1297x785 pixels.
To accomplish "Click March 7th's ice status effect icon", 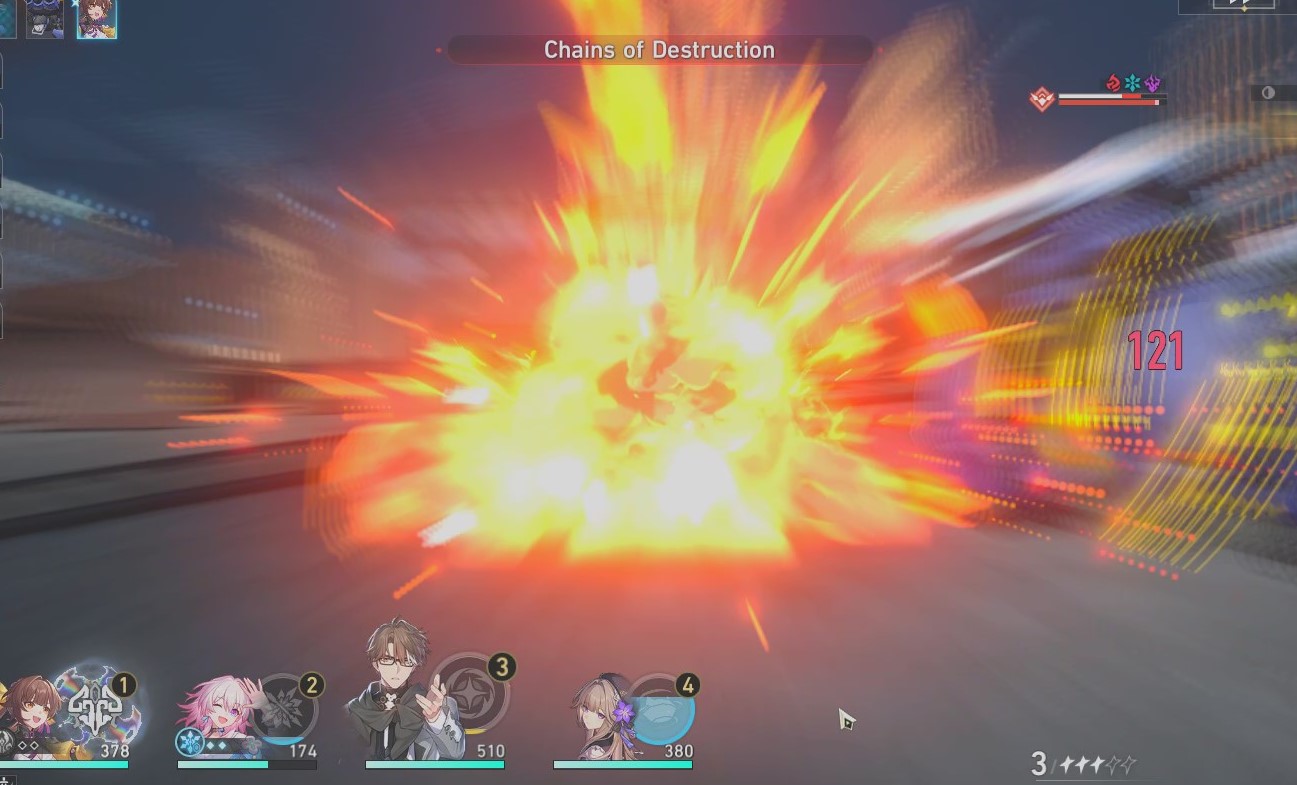I will (190, 742).
